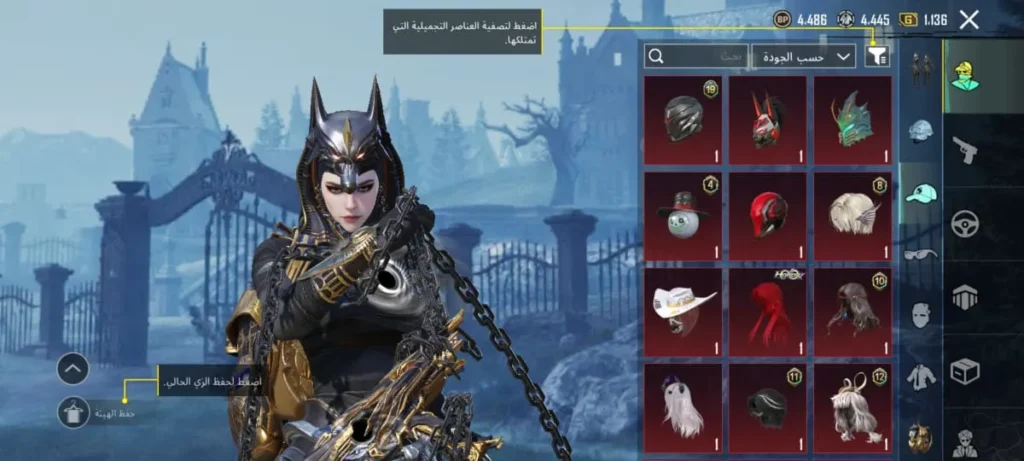Choose the blonde hair with wing clip
Viewport: 1024px width, 461px height.
852,215
